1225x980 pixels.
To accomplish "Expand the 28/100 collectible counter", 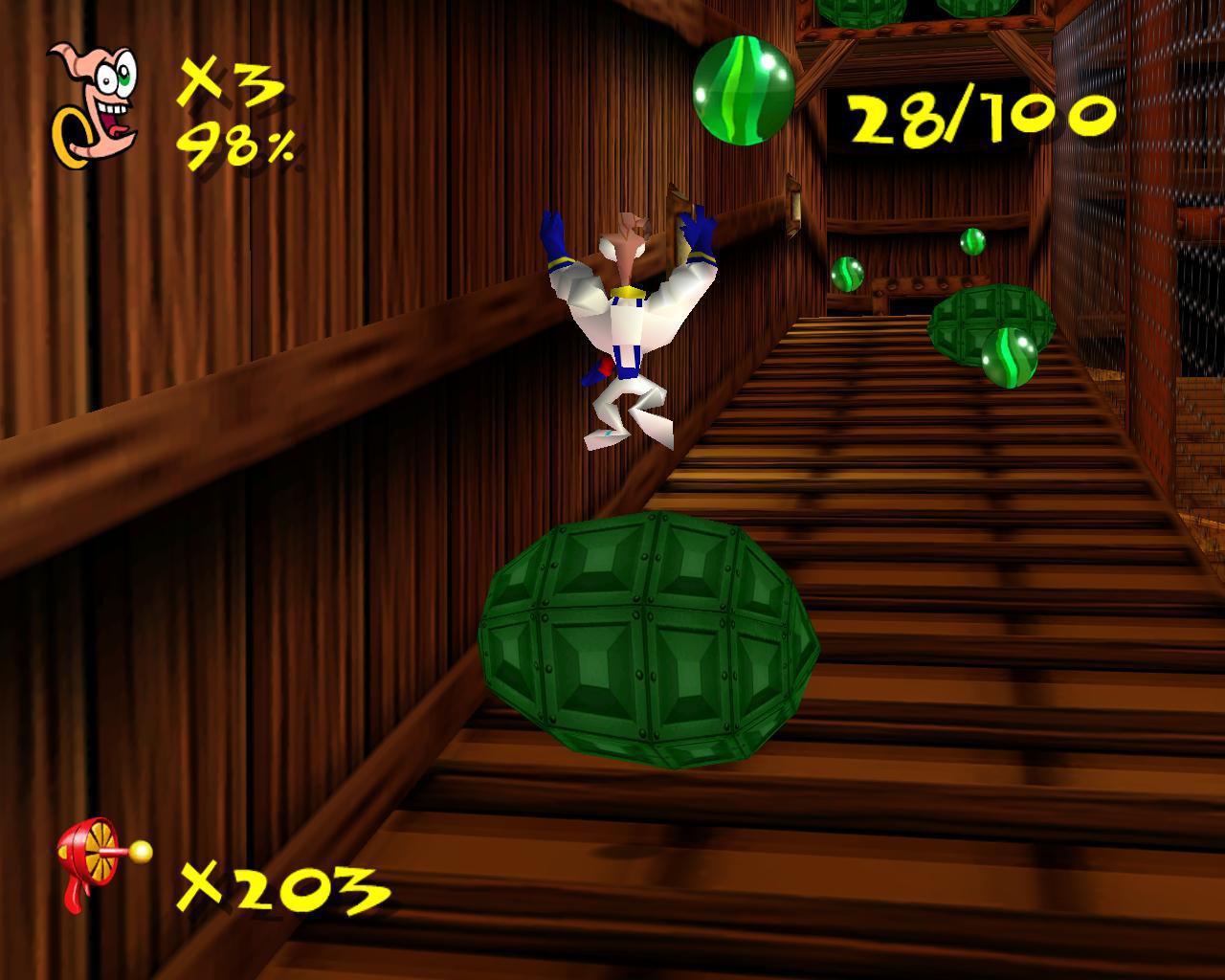I will 979,115.
